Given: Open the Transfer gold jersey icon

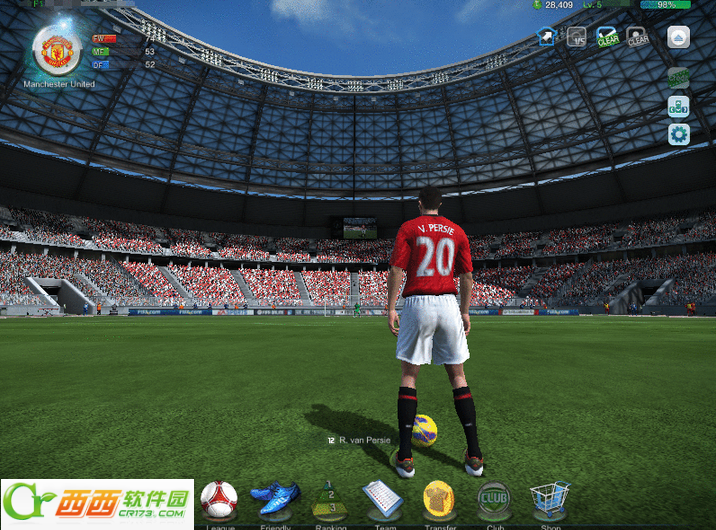Looking at the screenshot, I should pyautogui.click(x=438, y=498).
